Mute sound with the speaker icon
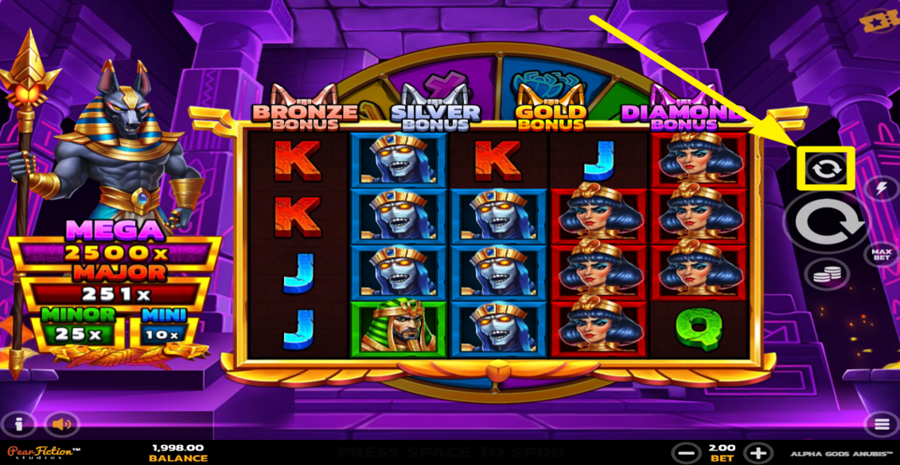 click(61, 424)
